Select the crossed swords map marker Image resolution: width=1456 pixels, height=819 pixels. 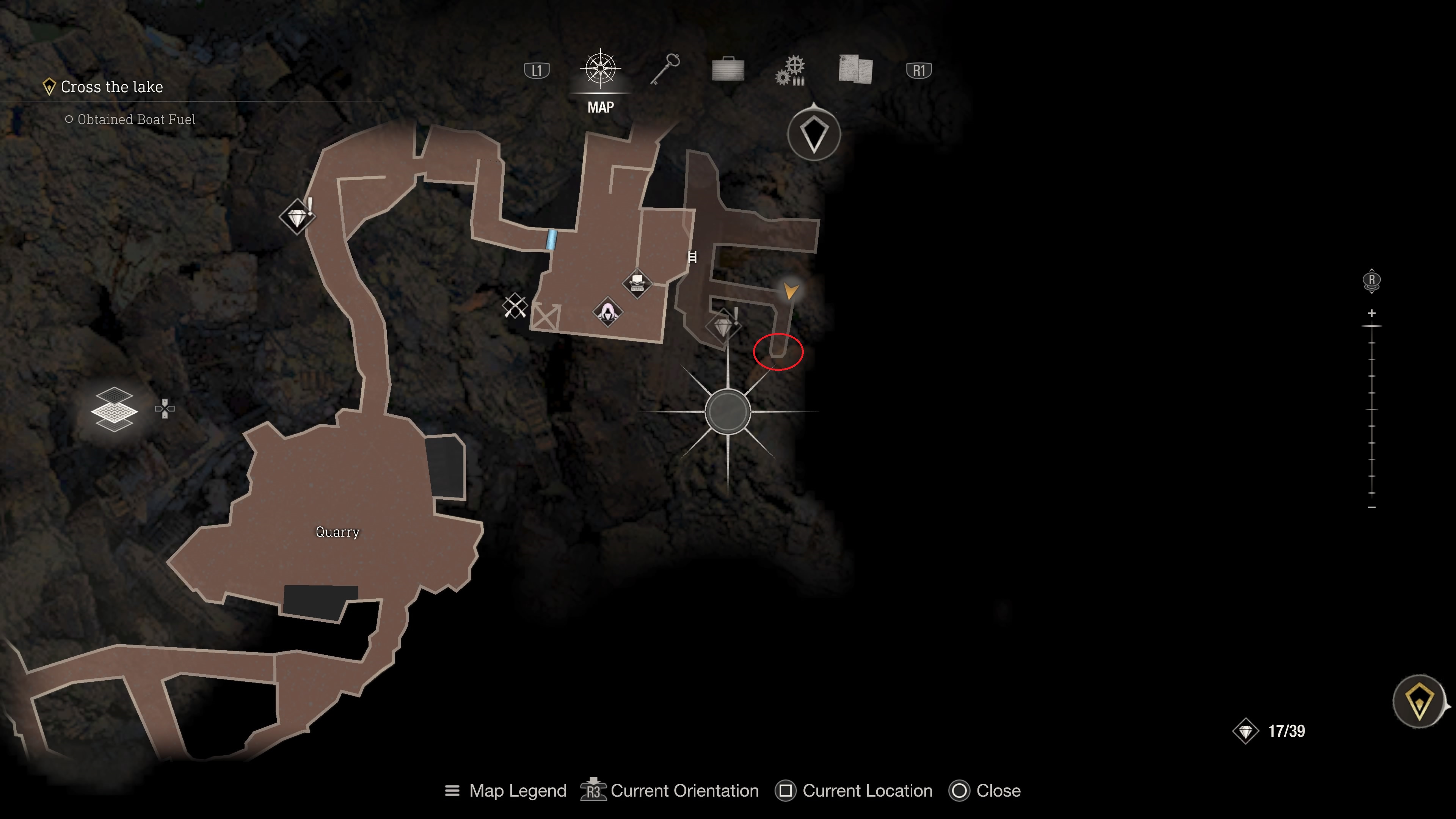pos(515,306)
